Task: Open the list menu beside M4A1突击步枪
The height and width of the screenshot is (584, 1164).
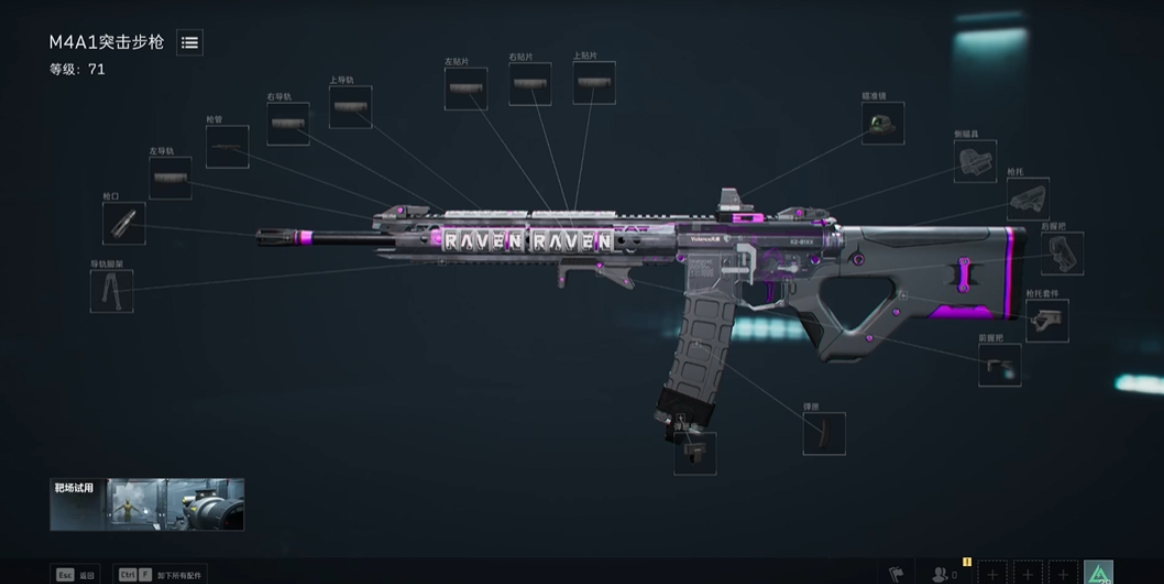Action: pos(190,42)
